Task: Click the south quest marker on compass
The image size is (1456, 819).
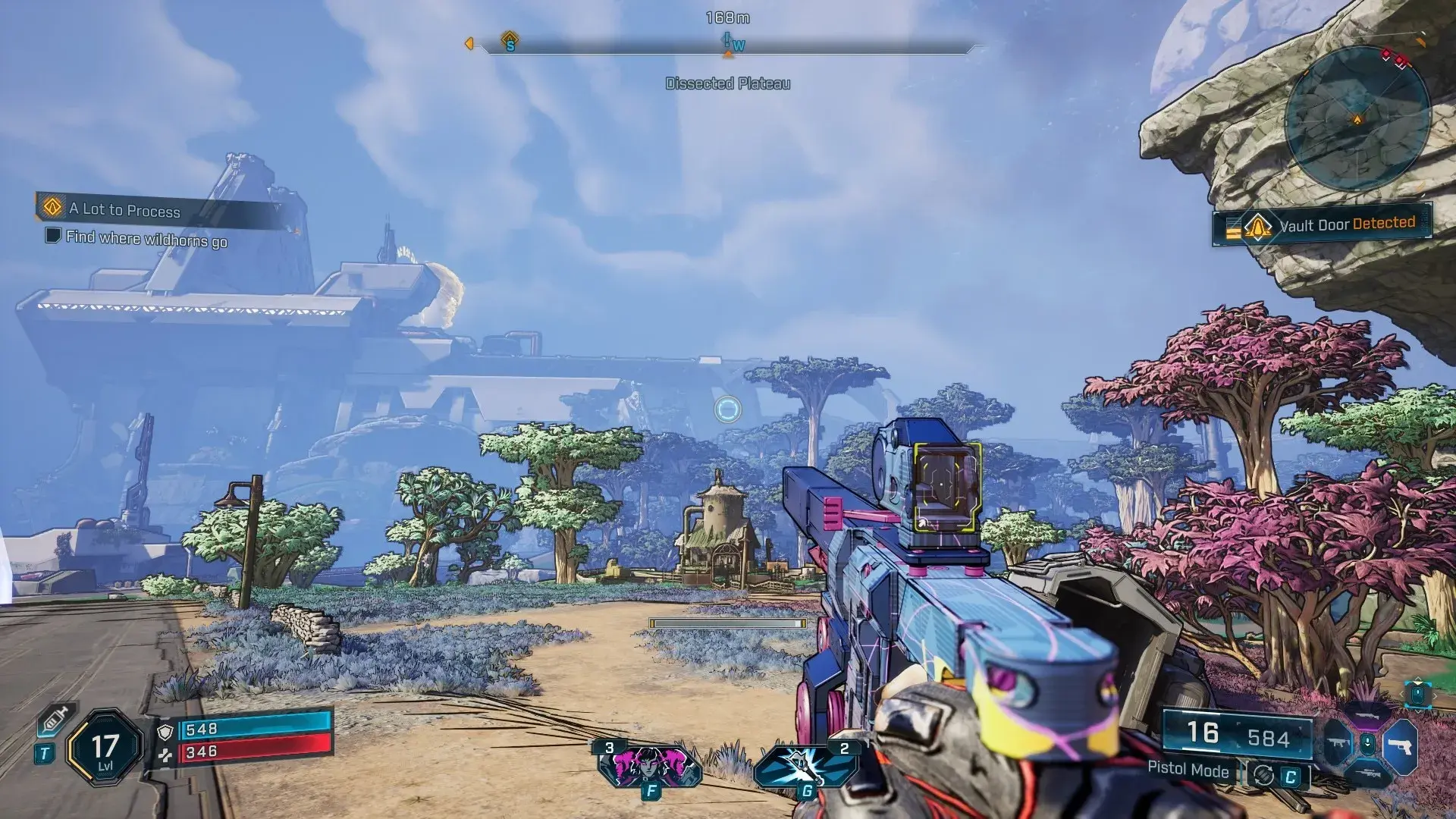Action: coord(510,41)
